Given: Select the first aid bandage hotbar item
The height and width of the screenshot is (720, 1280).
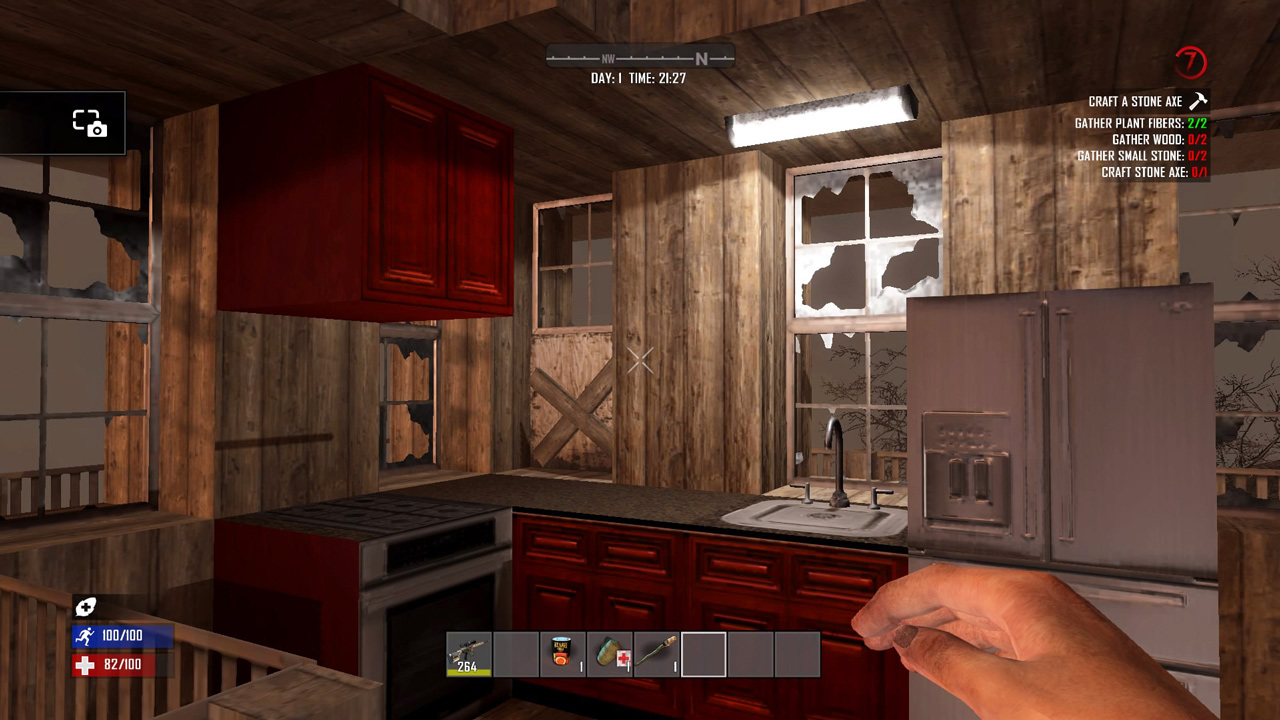Looking at the screenshot, I should 610,652.
